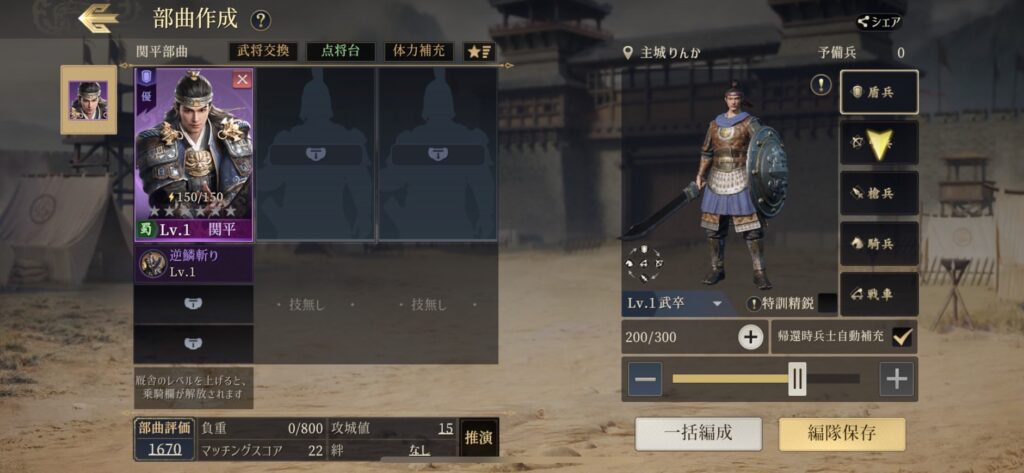Open the star sort filter

pos(480,51)
